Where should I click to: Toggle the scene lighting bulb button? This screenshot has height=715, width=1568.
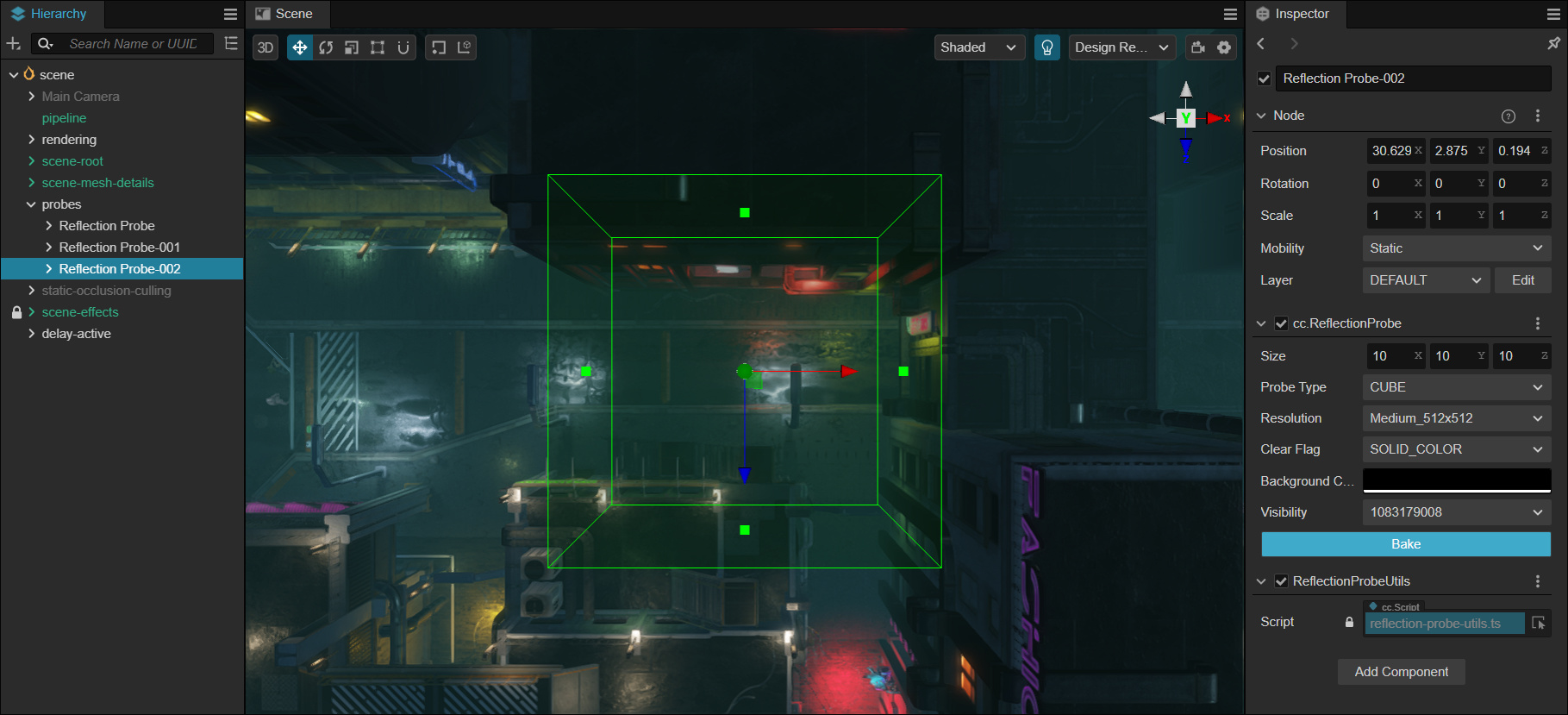tap(1046, 47)
